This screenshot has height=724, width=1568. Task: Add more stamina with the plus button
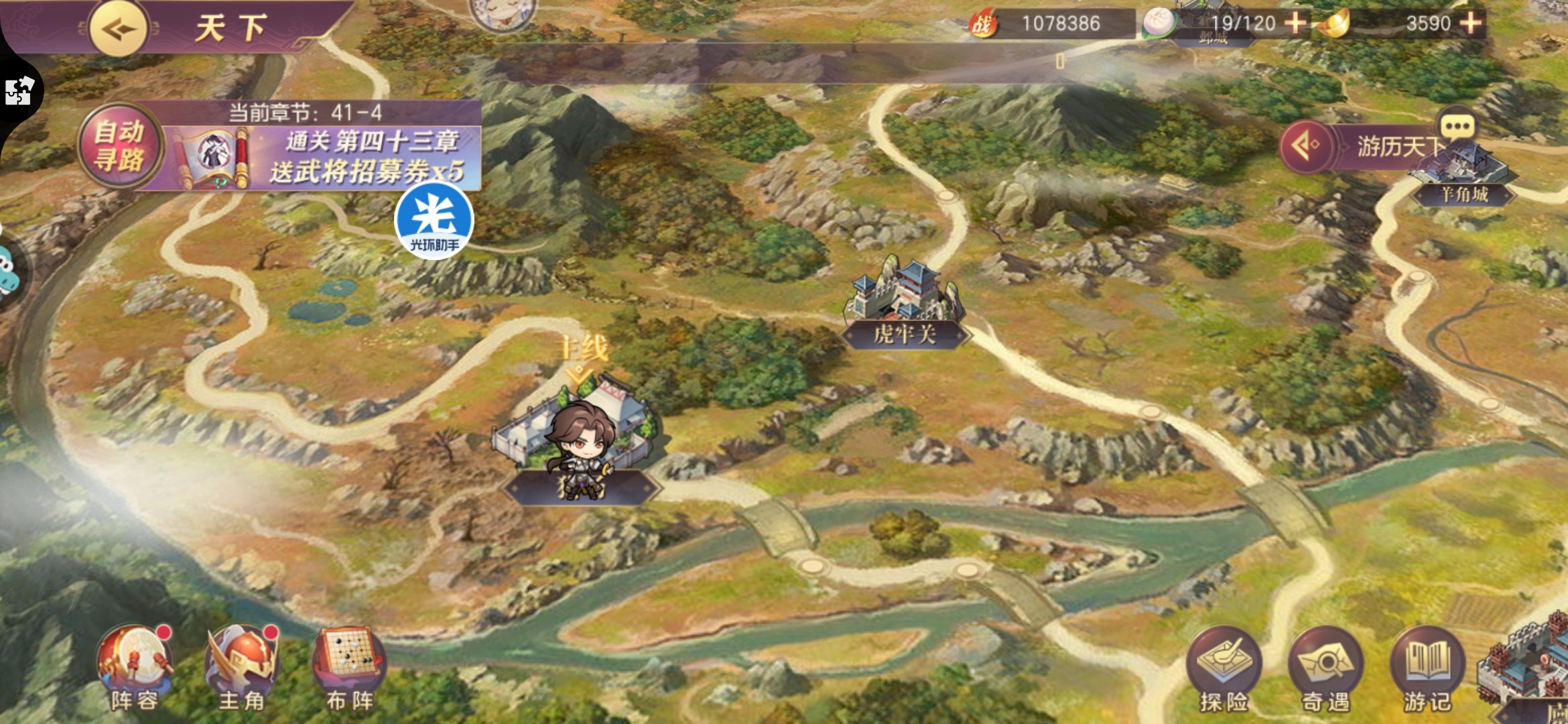[x=1295, y=23]
